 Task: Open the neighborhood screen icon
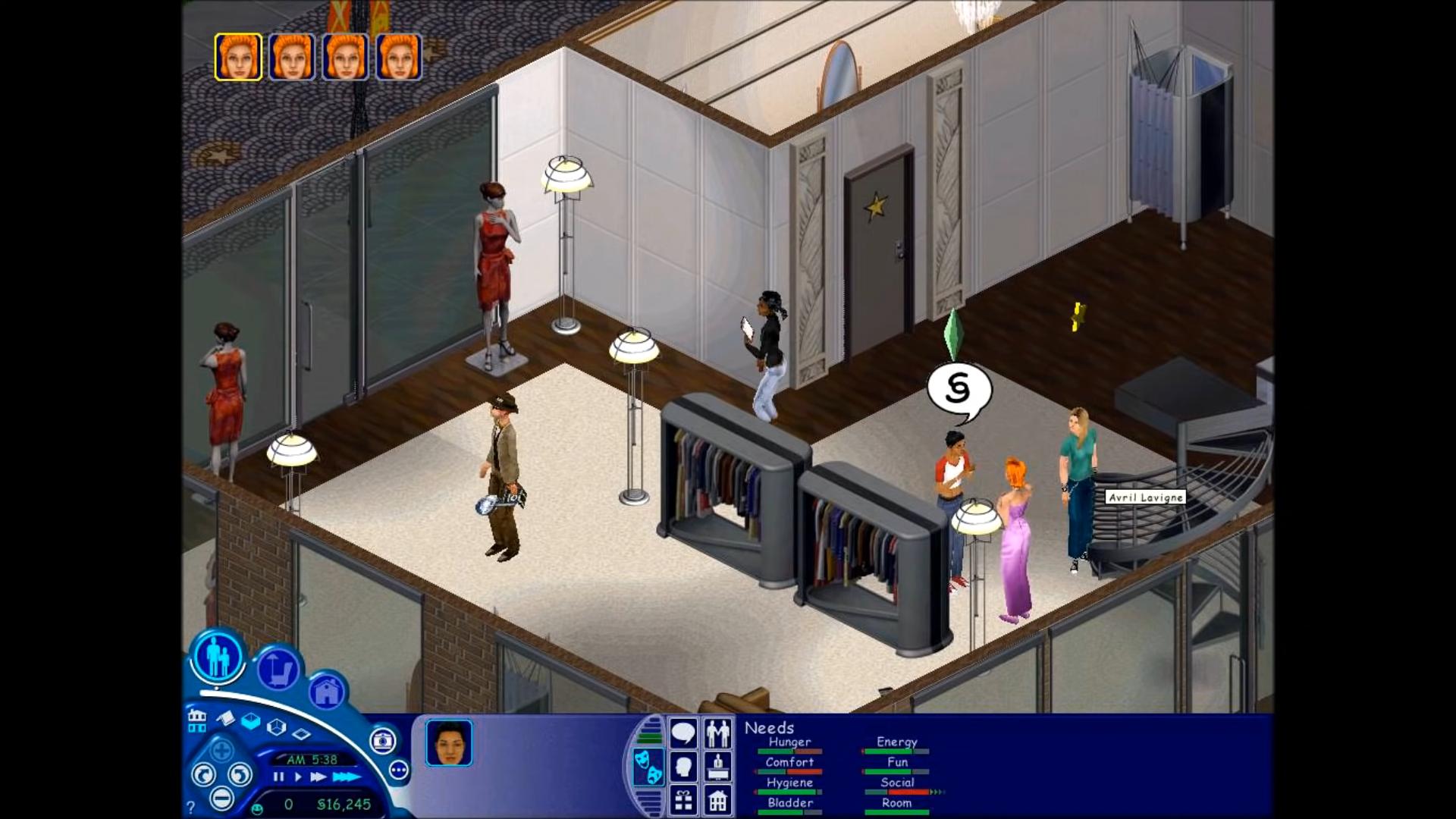click(x=197, y=721)
